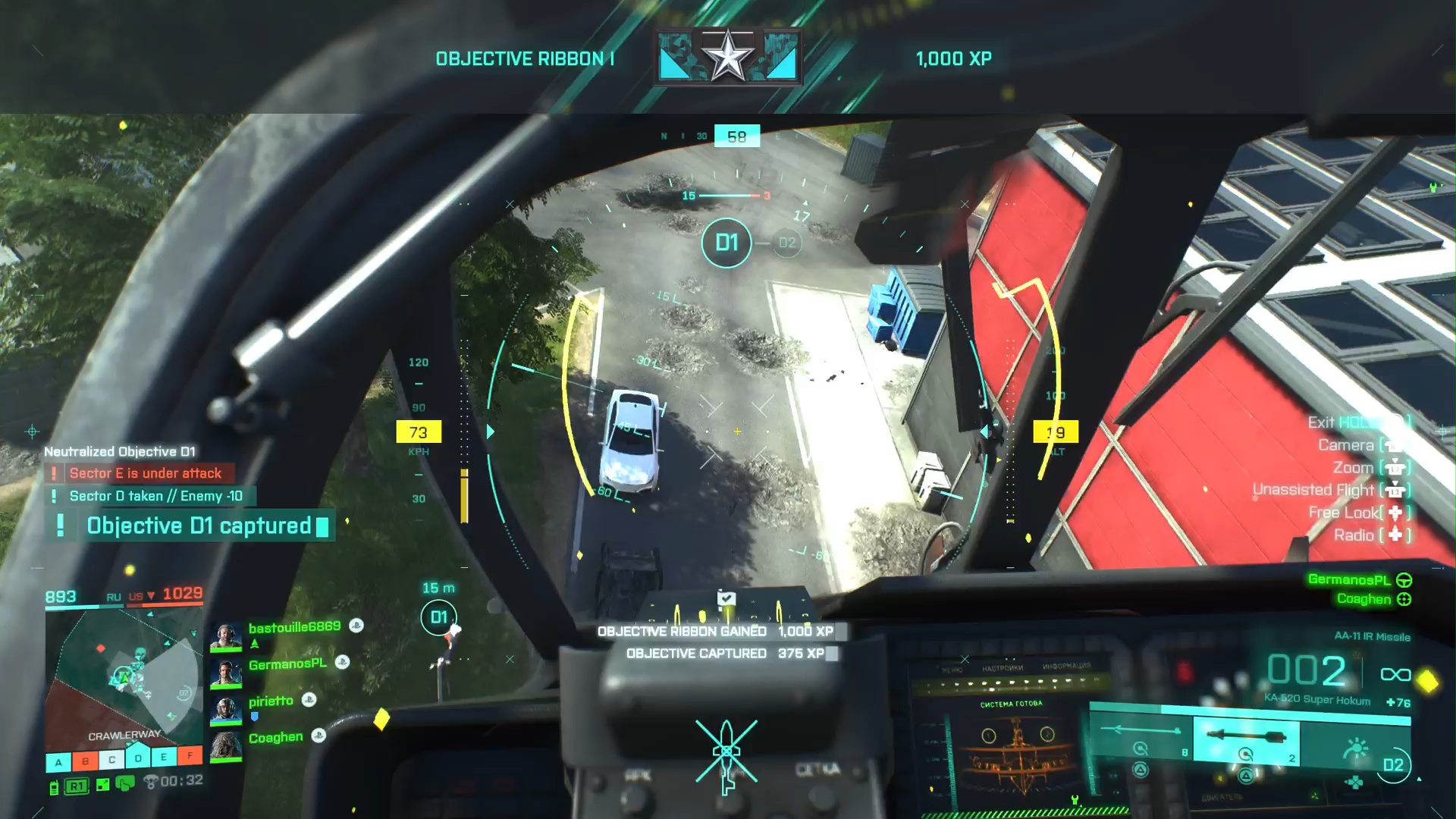Switch to the rocket weapon slot
The height and width of the screenshot is (819, 1456).
click(1141, 737)
